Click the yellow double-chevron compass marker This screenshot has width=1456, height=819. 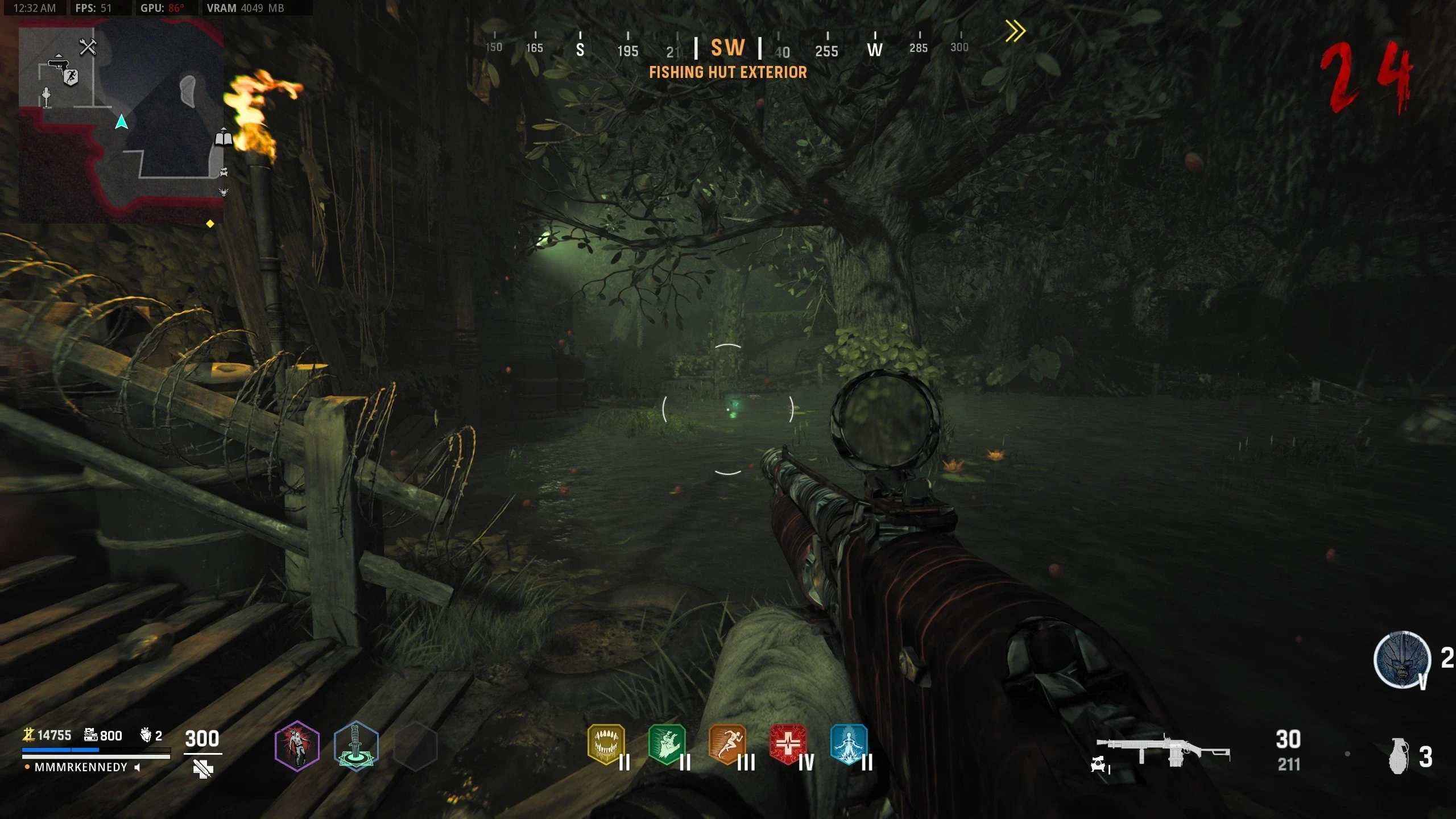point(1015,31)
